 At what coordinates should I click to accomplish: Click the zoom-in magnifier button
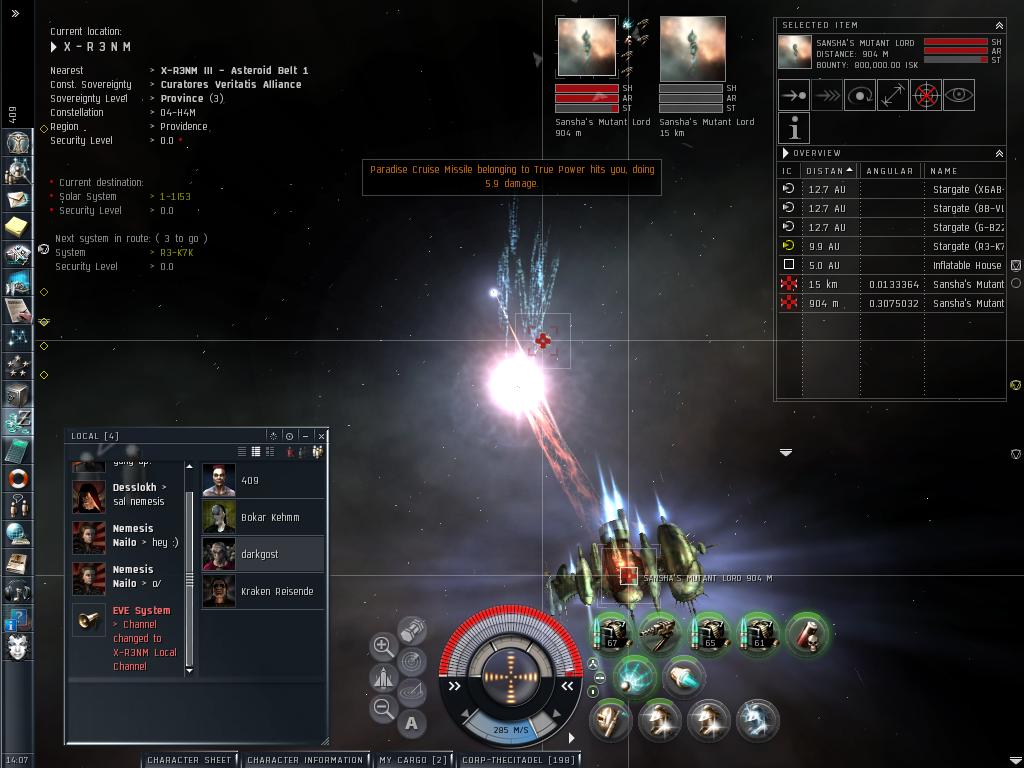[383, 646]
